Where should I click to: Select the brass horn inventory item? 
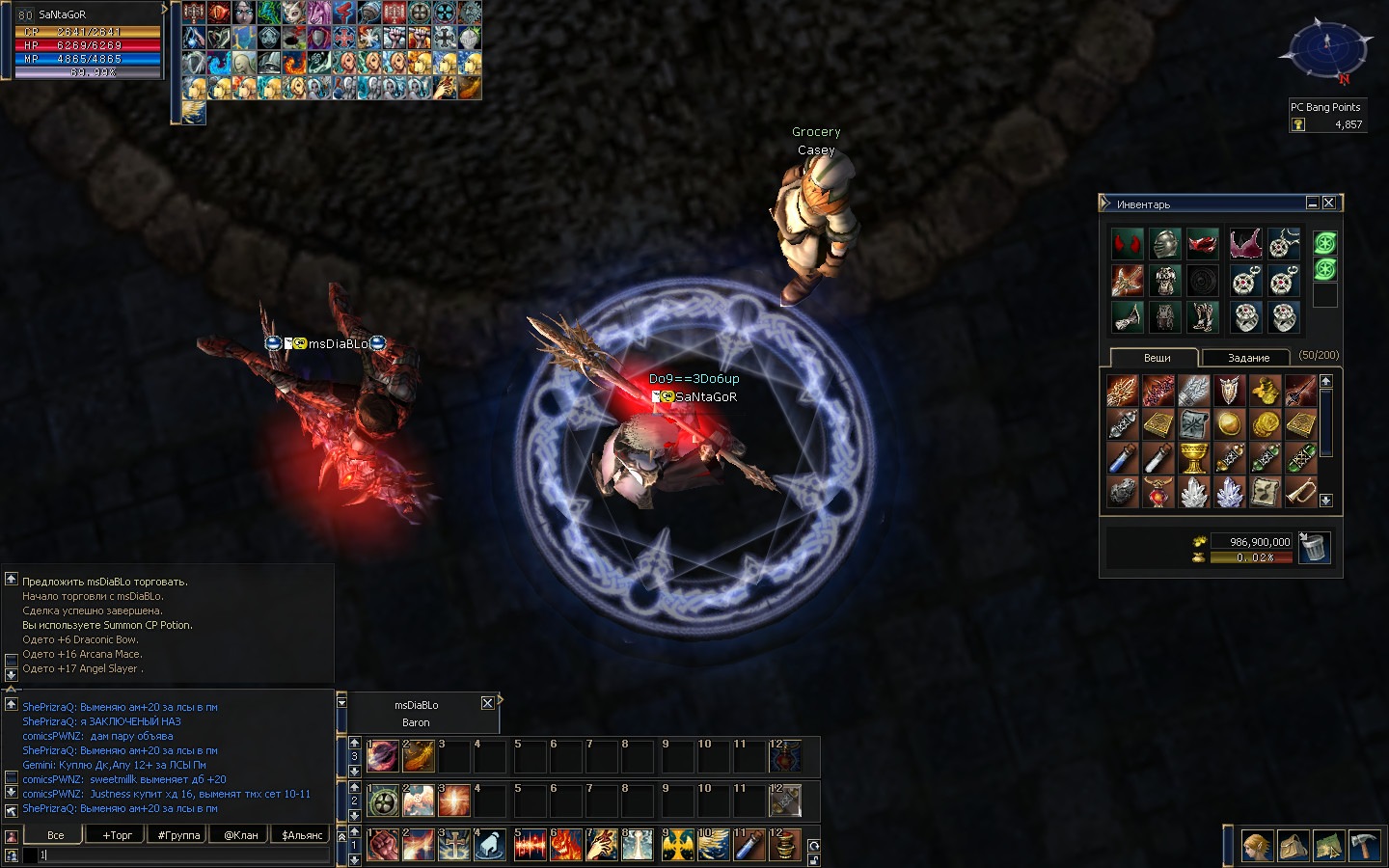[x=1300, y=492]
